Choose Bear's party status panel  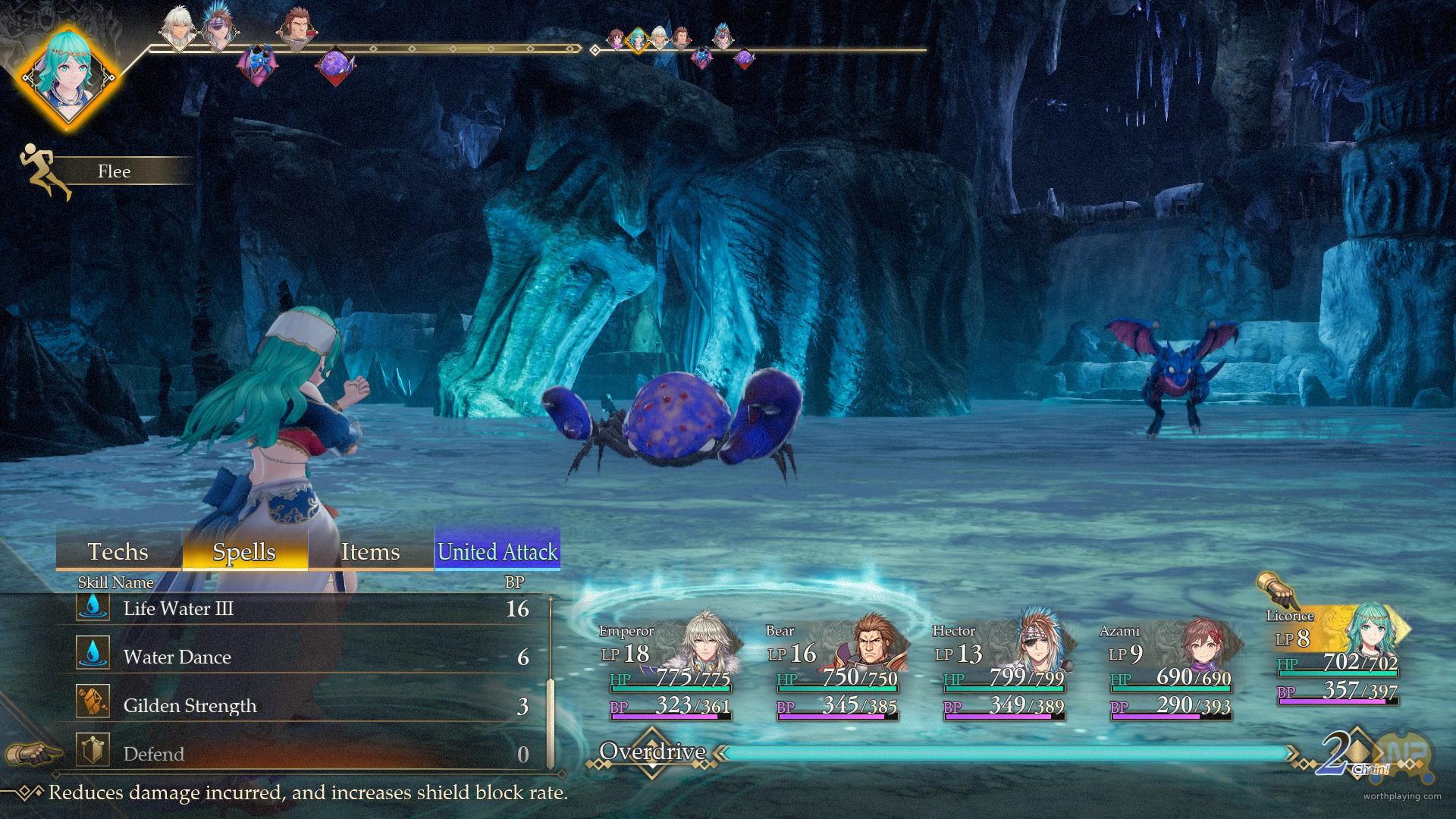(834, 669)
